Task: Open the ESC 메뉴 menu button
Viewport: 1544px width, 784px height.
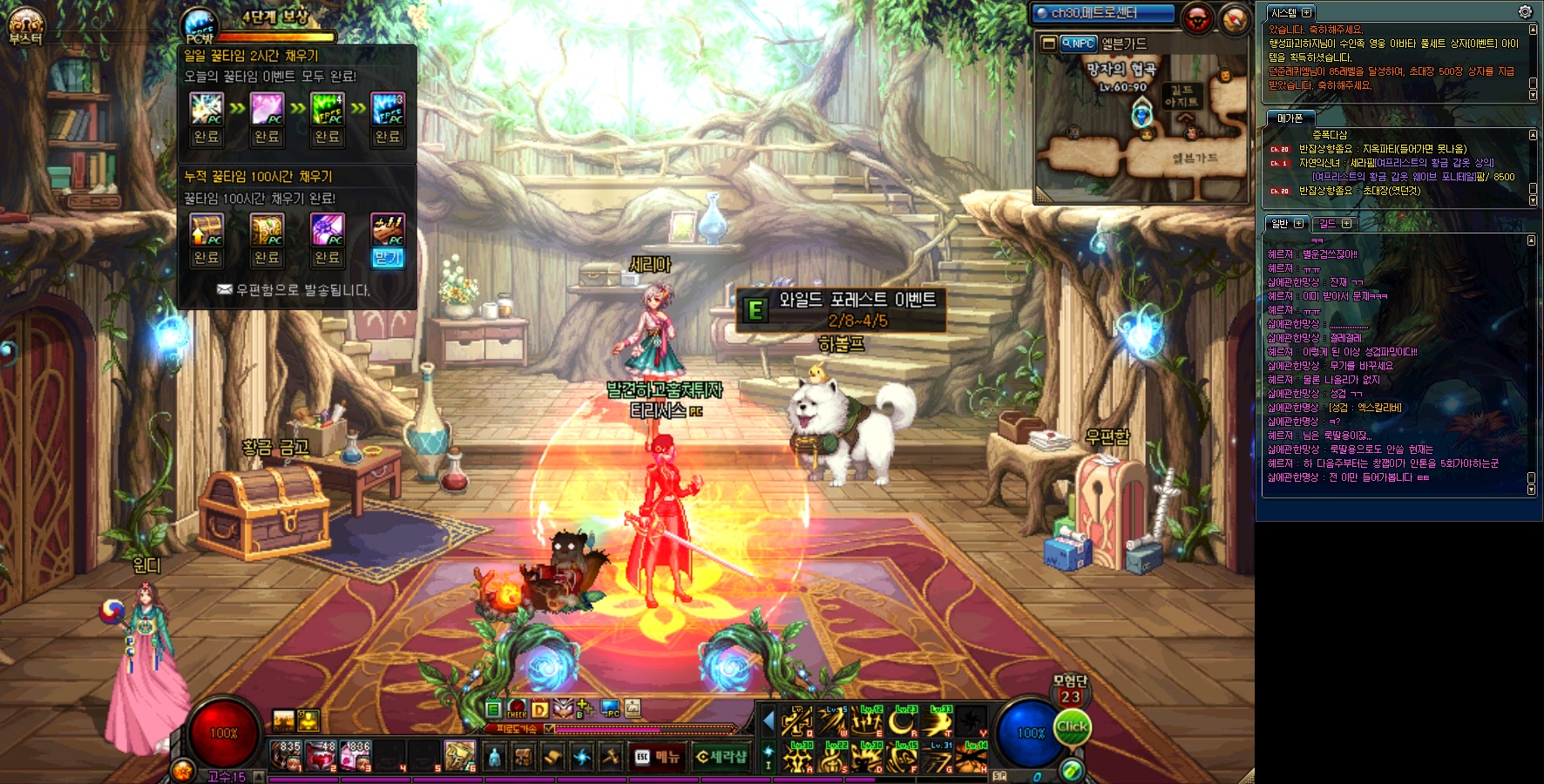Action: (657, 757)
